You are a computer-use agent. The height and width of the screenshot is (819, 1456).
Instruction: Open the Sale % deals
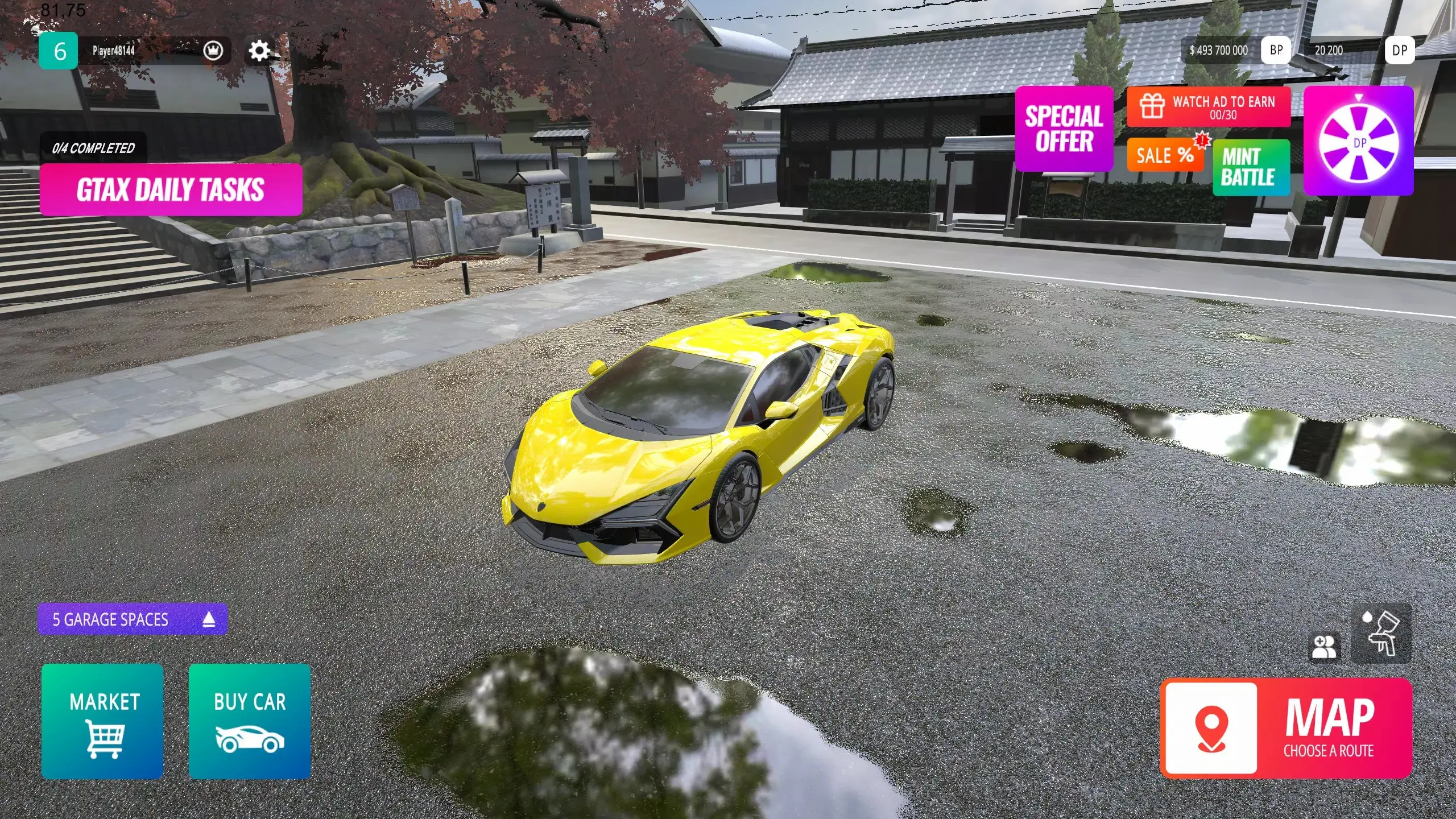coord(1165,155)
